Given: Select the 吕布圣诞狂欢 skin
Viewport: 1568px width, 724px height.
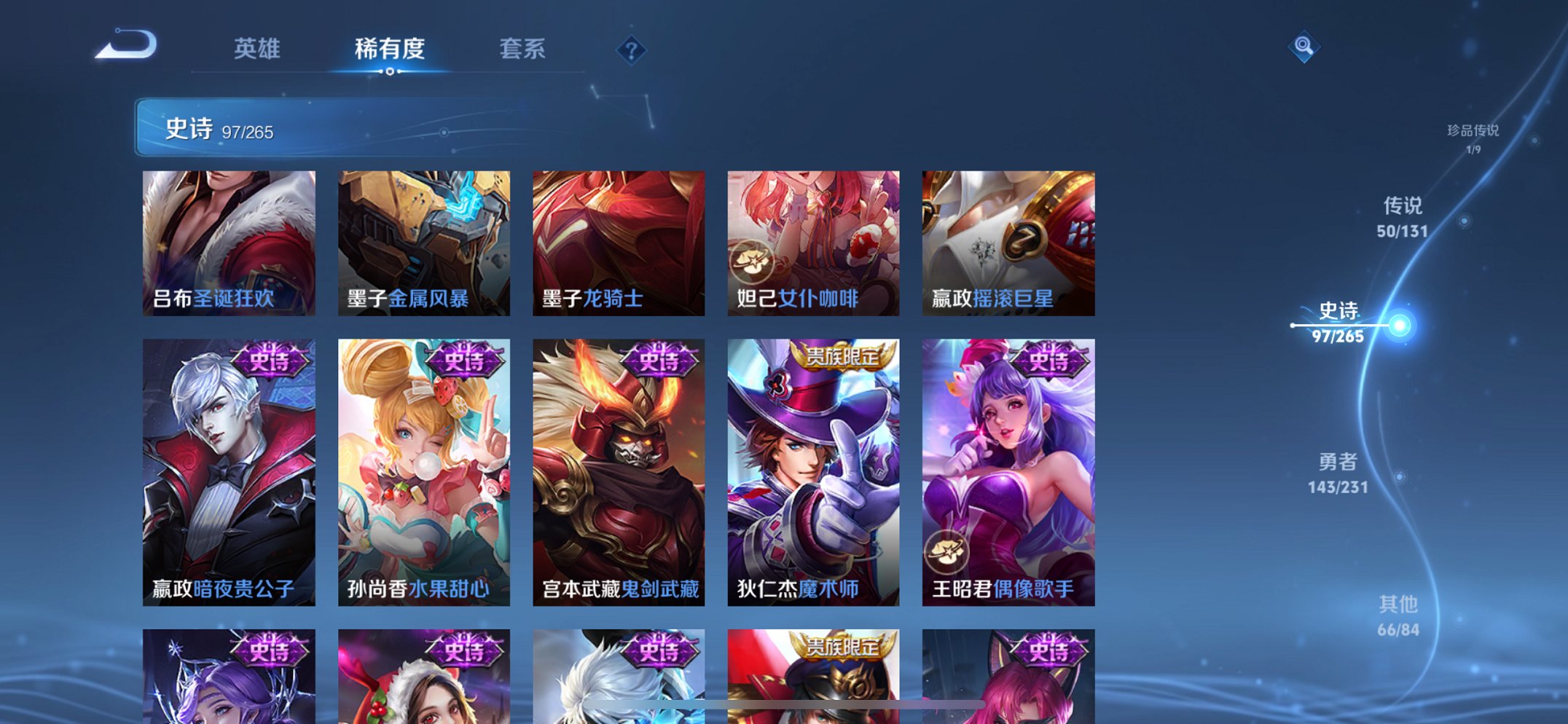Looking at the screenshot, I should [x=228, y=240].
